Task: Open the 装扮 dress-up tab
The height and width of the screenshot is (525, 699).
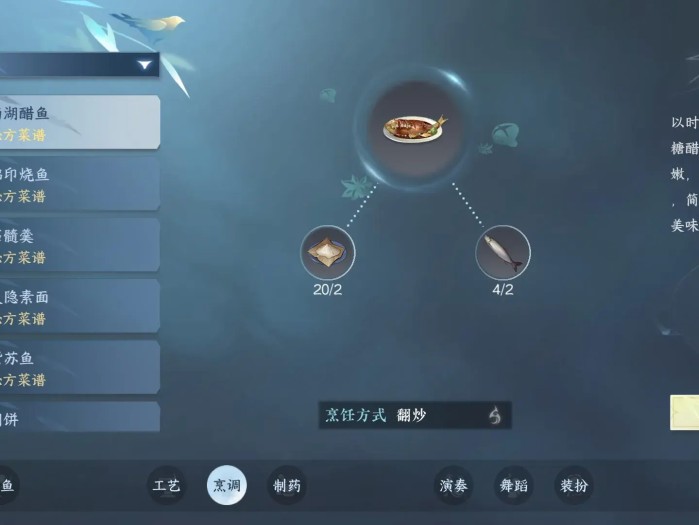Action: tap(574, 486)
